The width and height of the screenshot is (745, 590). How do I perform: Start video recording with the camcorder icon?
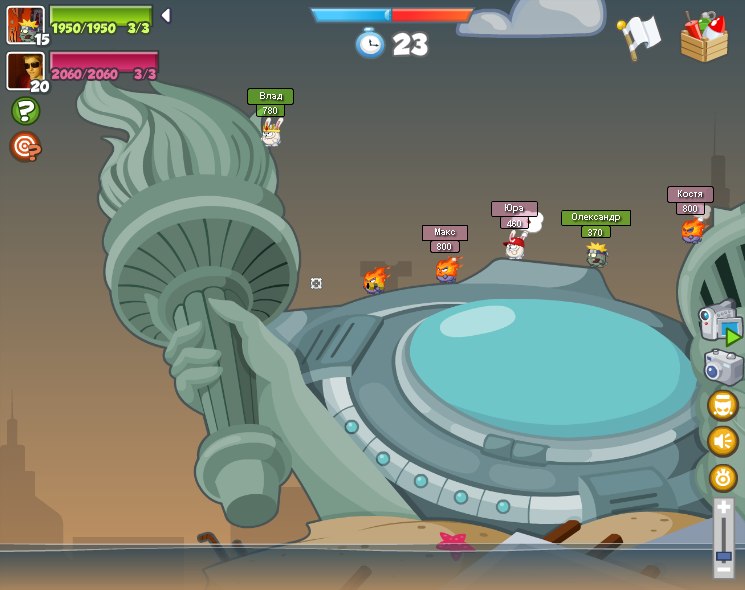click(x=720, y=322)
